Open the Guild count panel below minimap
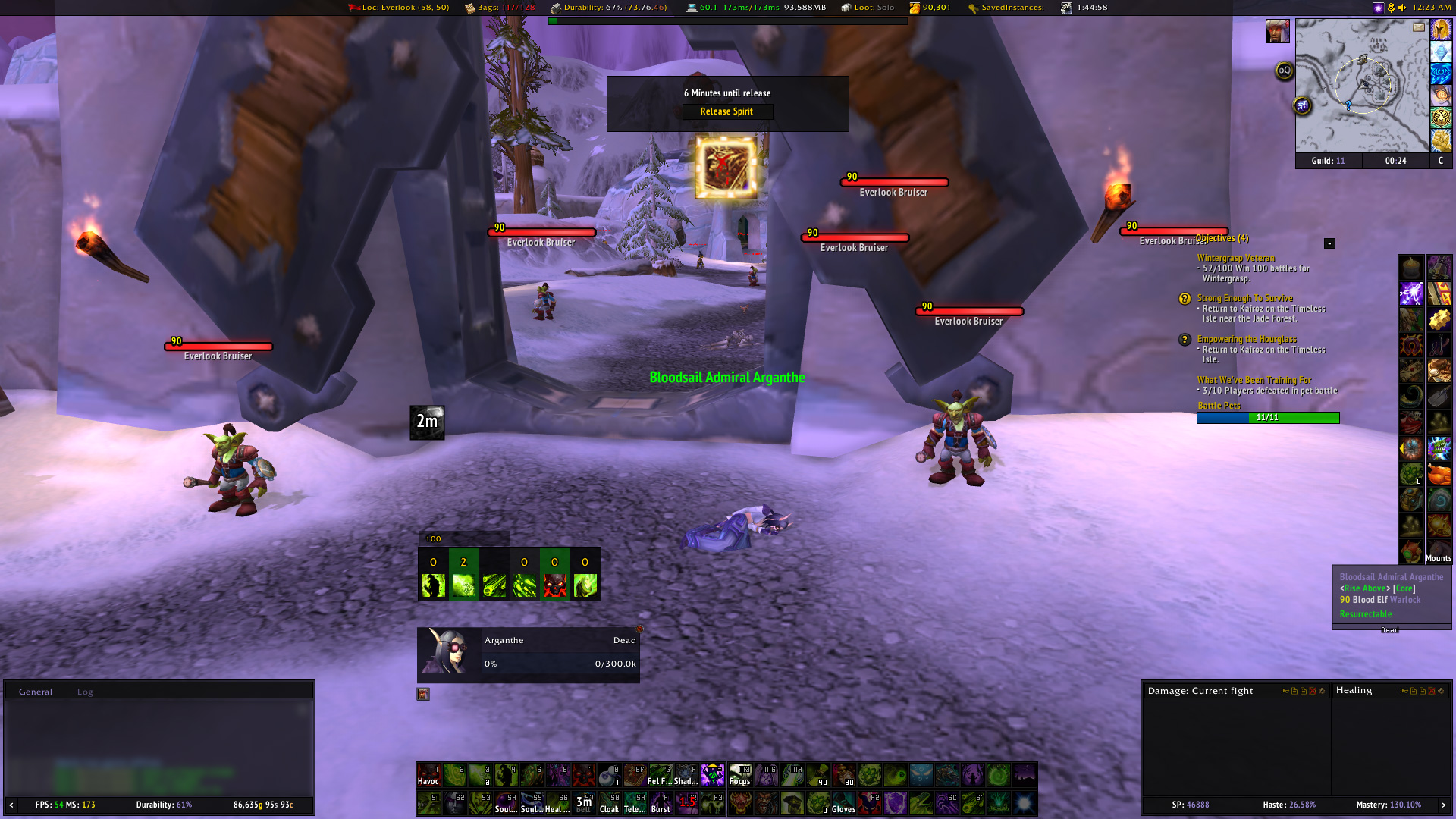 1329,161
